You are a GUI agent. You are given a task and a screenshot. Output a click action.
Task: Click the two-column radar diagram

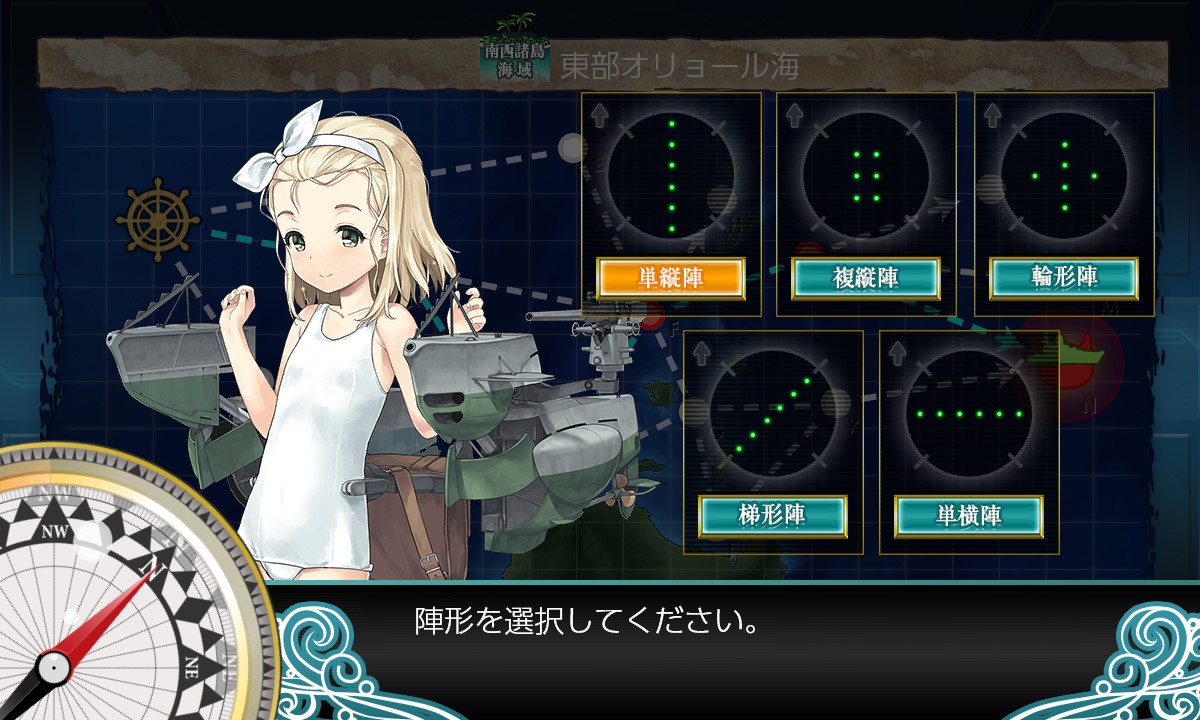pyautogui.click(x=866, y=176)
